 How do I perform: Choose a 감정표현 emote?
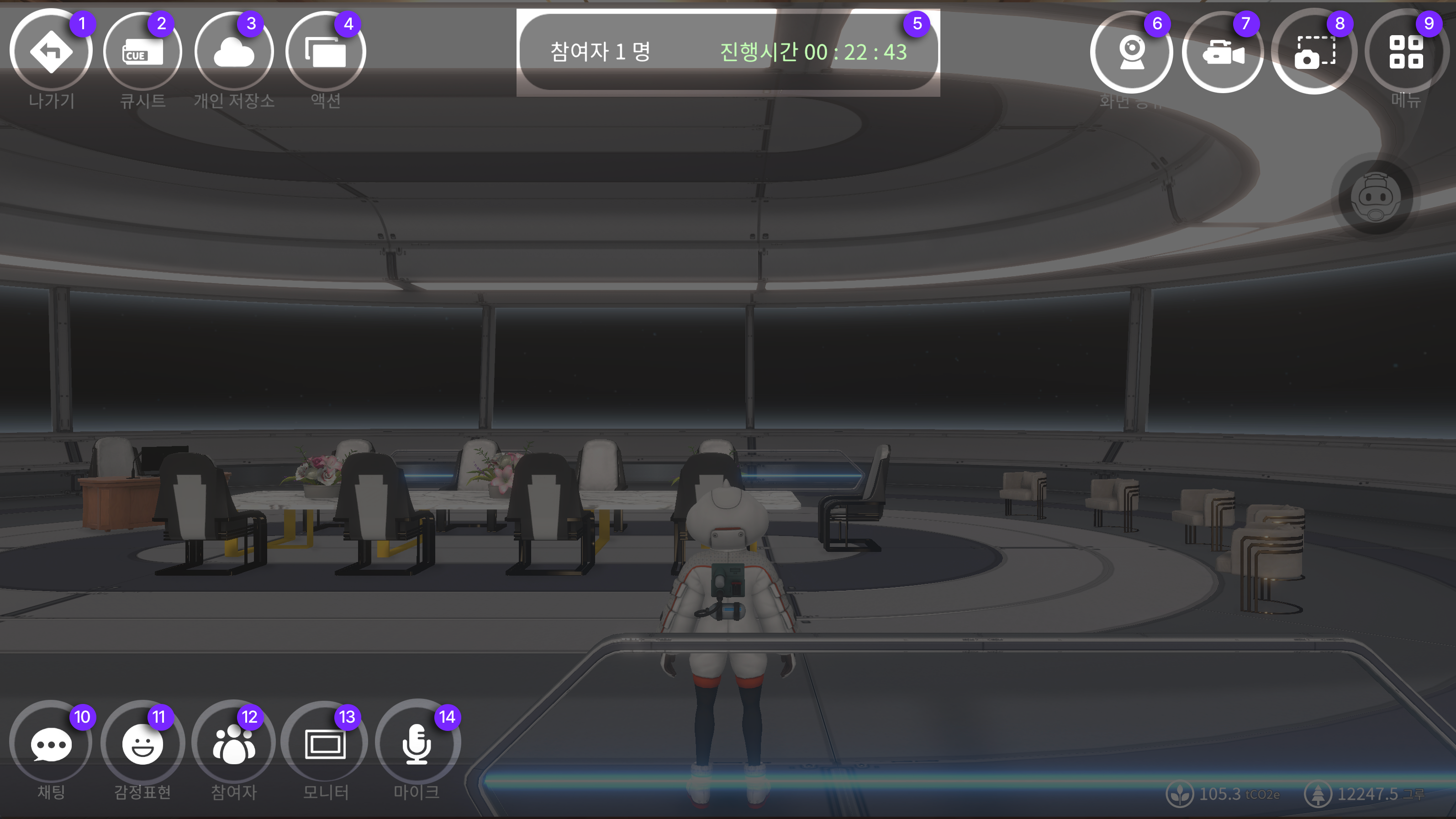click(142, 744)
